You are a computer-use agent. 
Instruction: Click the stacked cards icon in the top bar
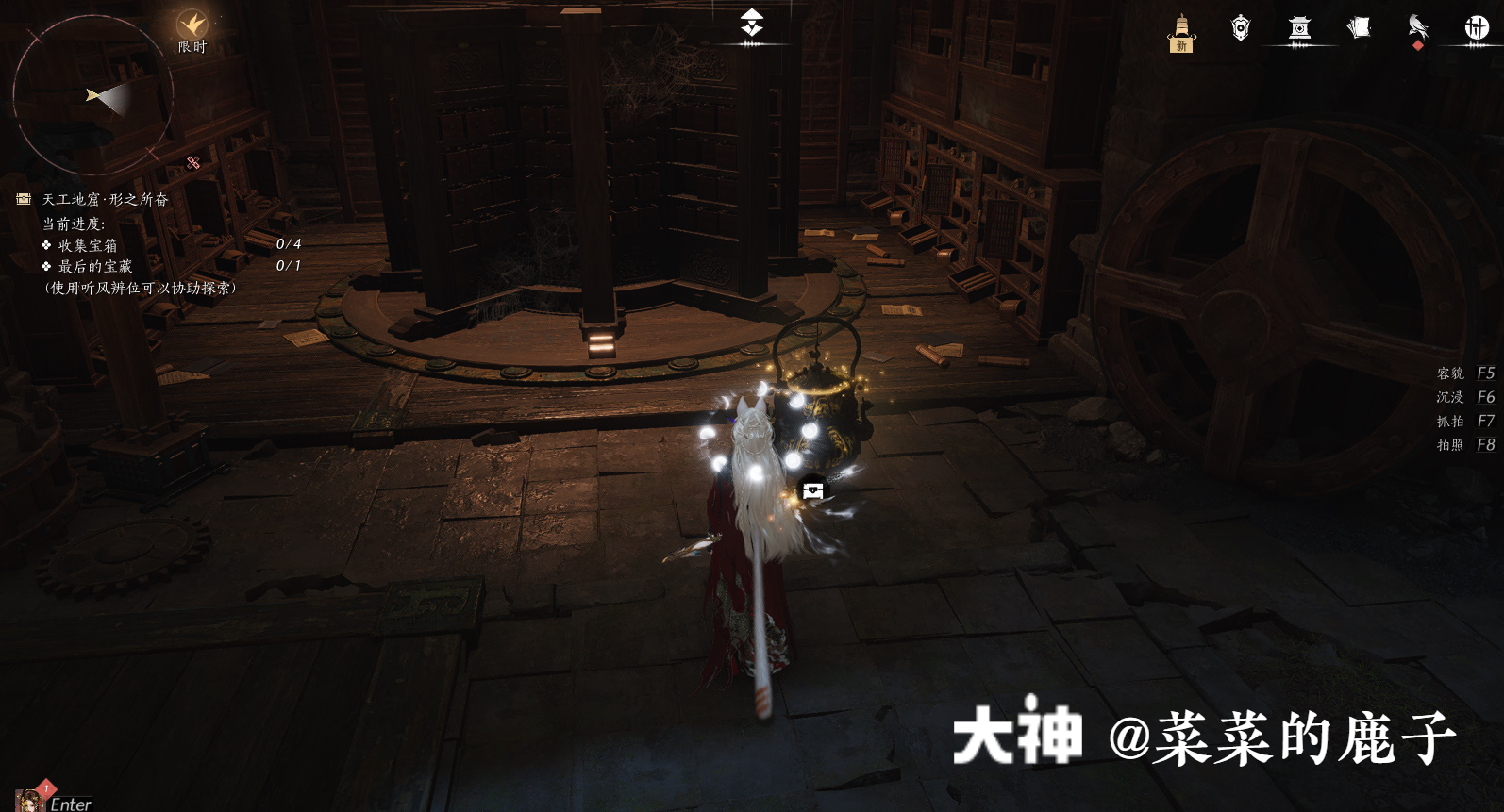click(x=1359, y=28)
